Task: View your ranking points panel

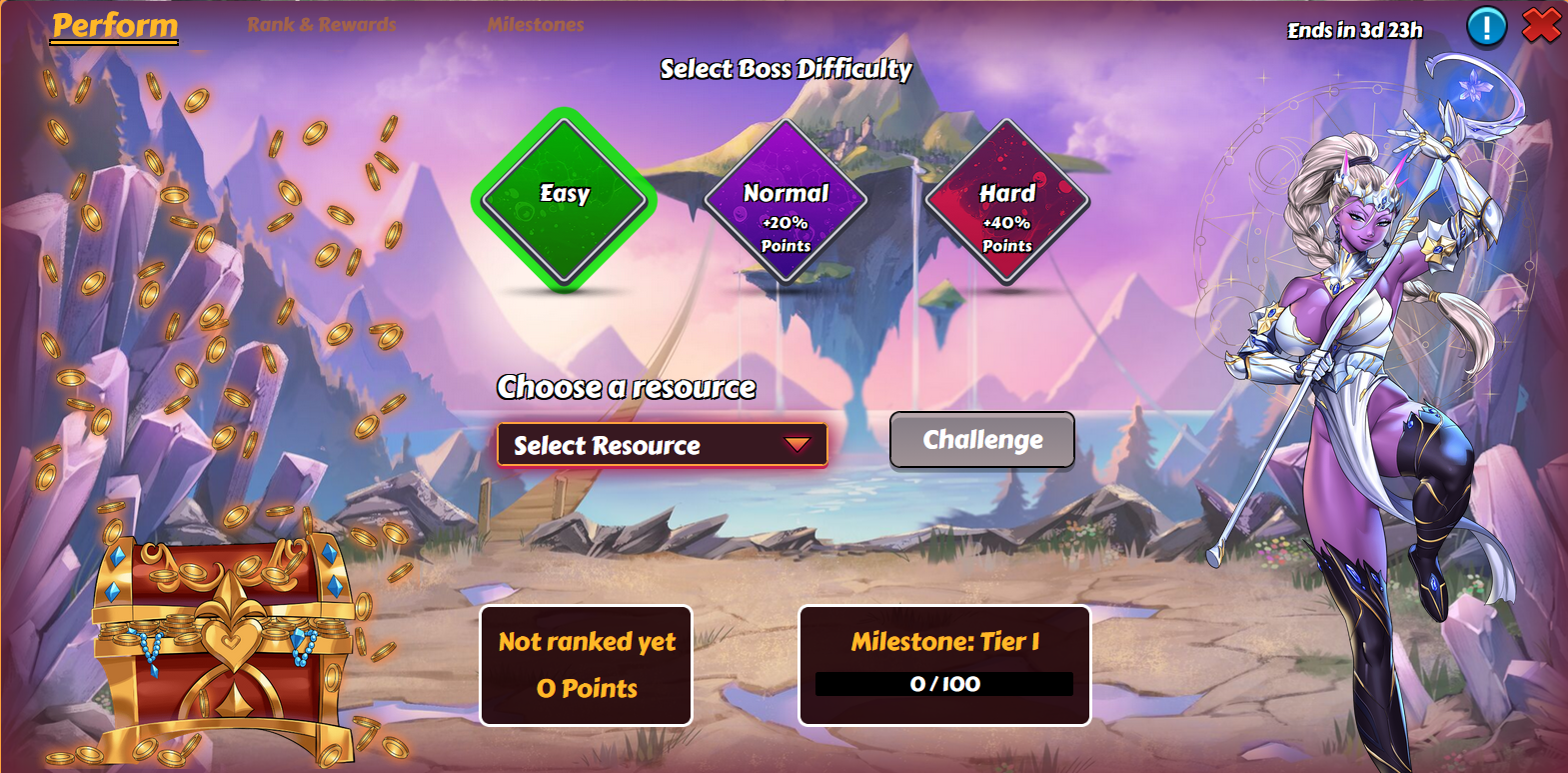Action: point(586,665)
